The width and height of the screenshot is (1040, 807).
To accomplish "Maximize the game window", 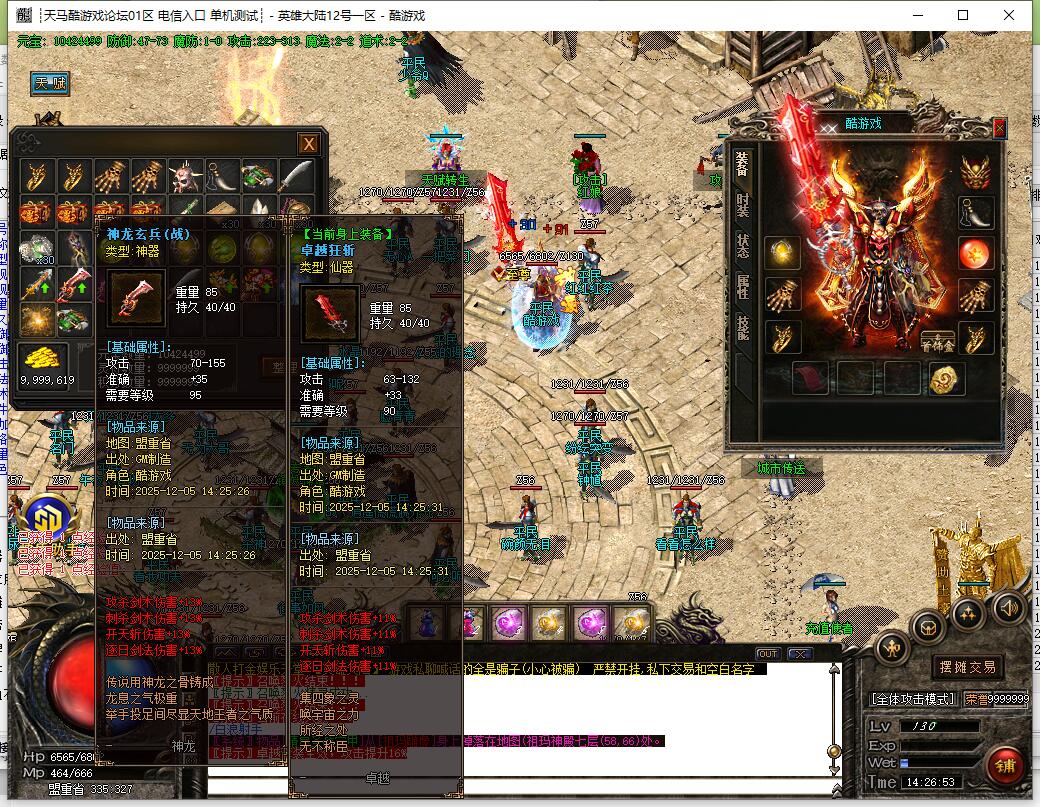I will 963,15.
